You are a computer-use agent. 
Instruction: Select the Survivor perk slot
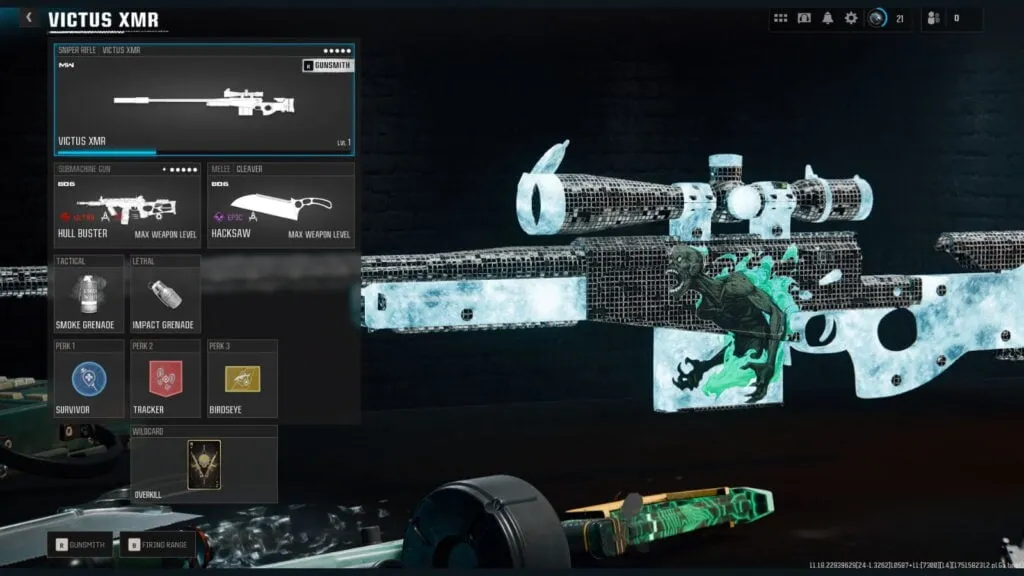coord(89,378)
